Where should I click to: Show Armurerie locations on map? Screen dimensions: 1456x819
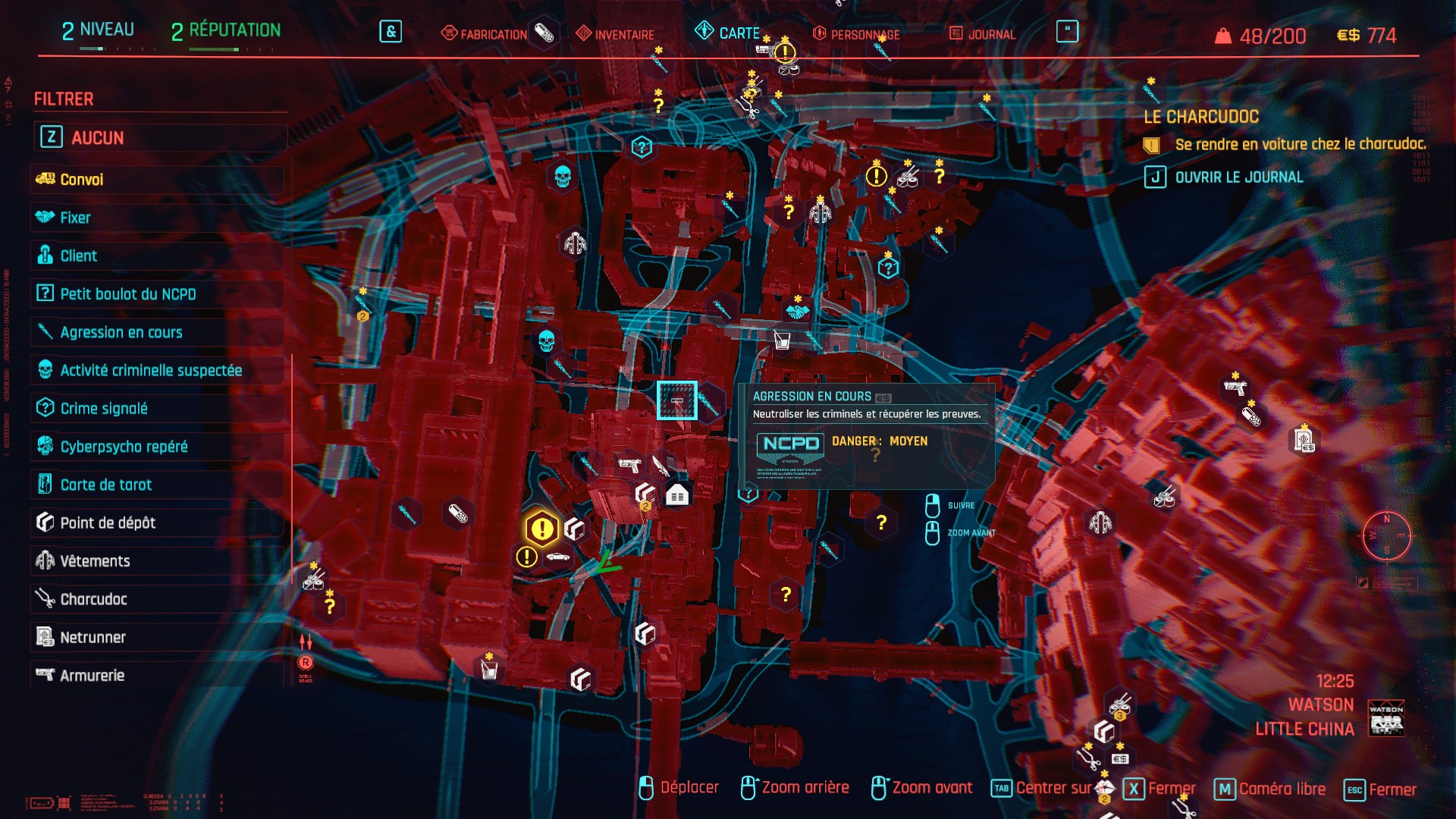coord(92,675)
